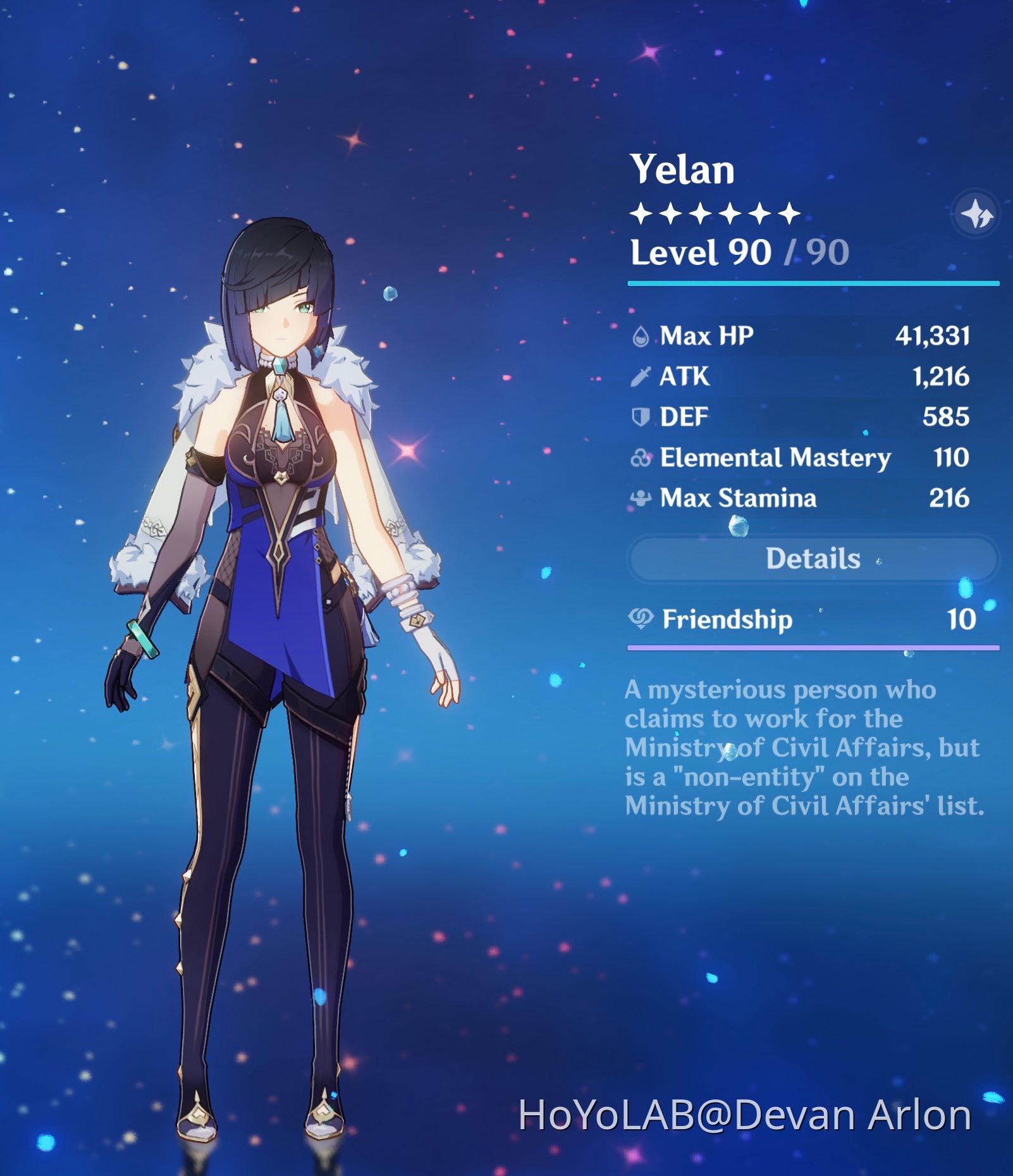This screenshot has height=1176, width=1013.
Task: Click the third star in the rarity row
Action: [x=699, y=213]
